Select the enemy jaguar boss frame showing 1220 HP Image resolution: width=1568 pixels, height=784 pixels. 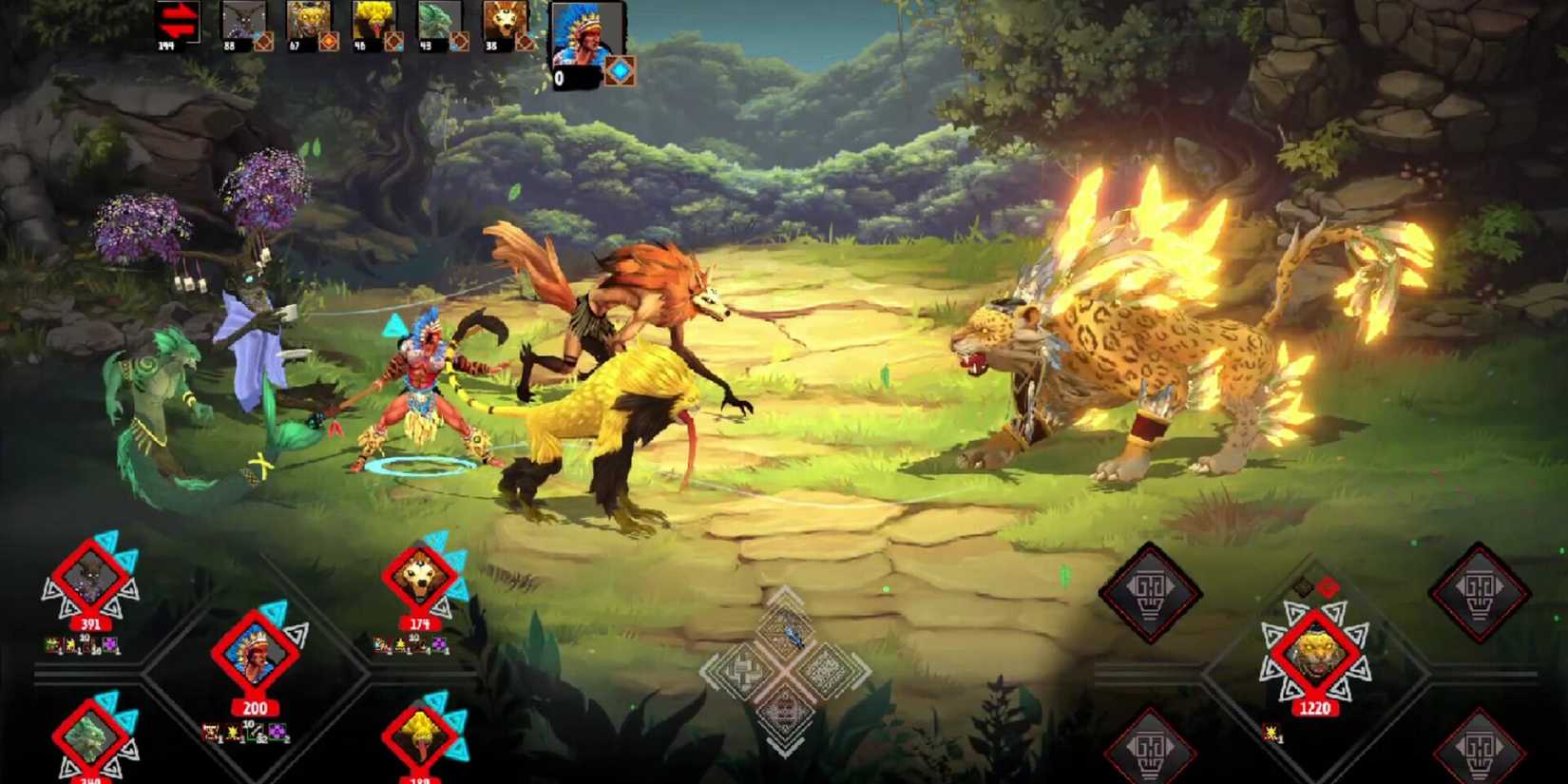(1315, 653)
